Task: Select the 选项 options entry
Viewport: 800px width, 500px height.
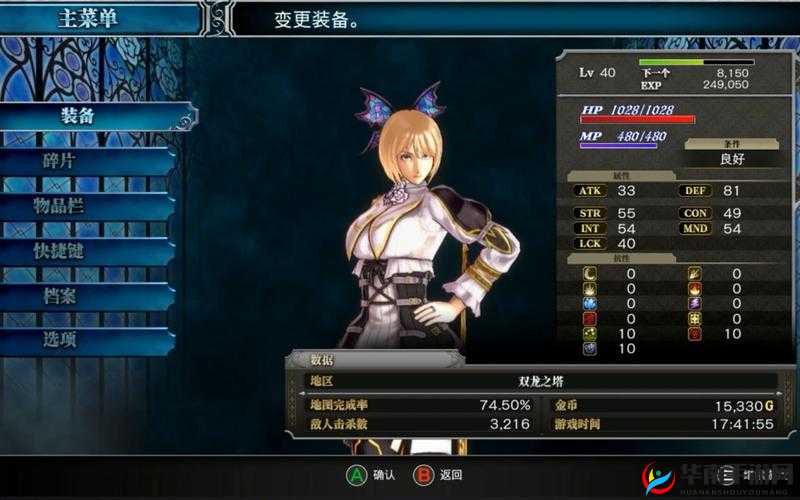Action: (60, 340)
